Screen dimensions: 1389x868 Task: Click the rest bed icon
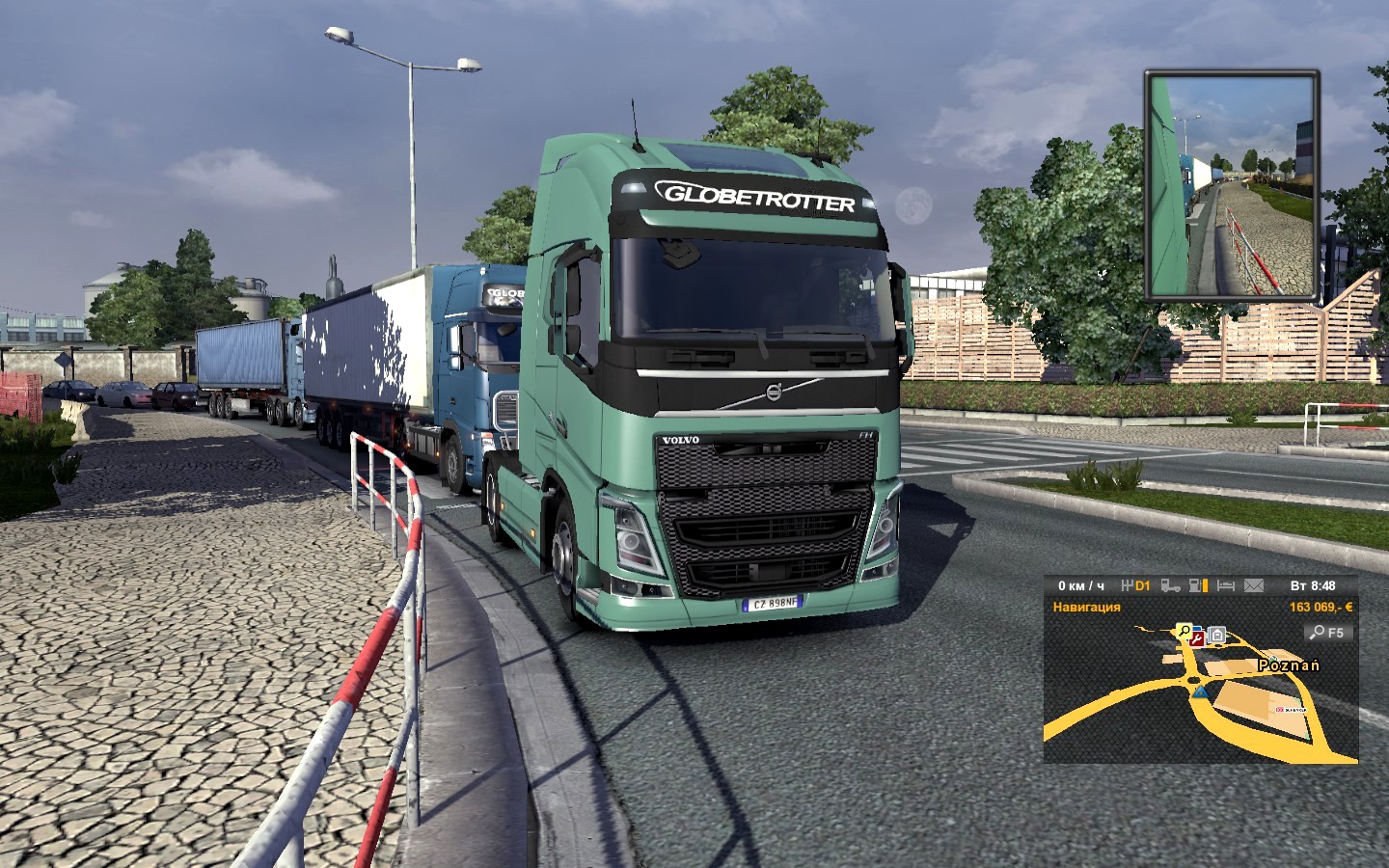(x=1225, y=585)
